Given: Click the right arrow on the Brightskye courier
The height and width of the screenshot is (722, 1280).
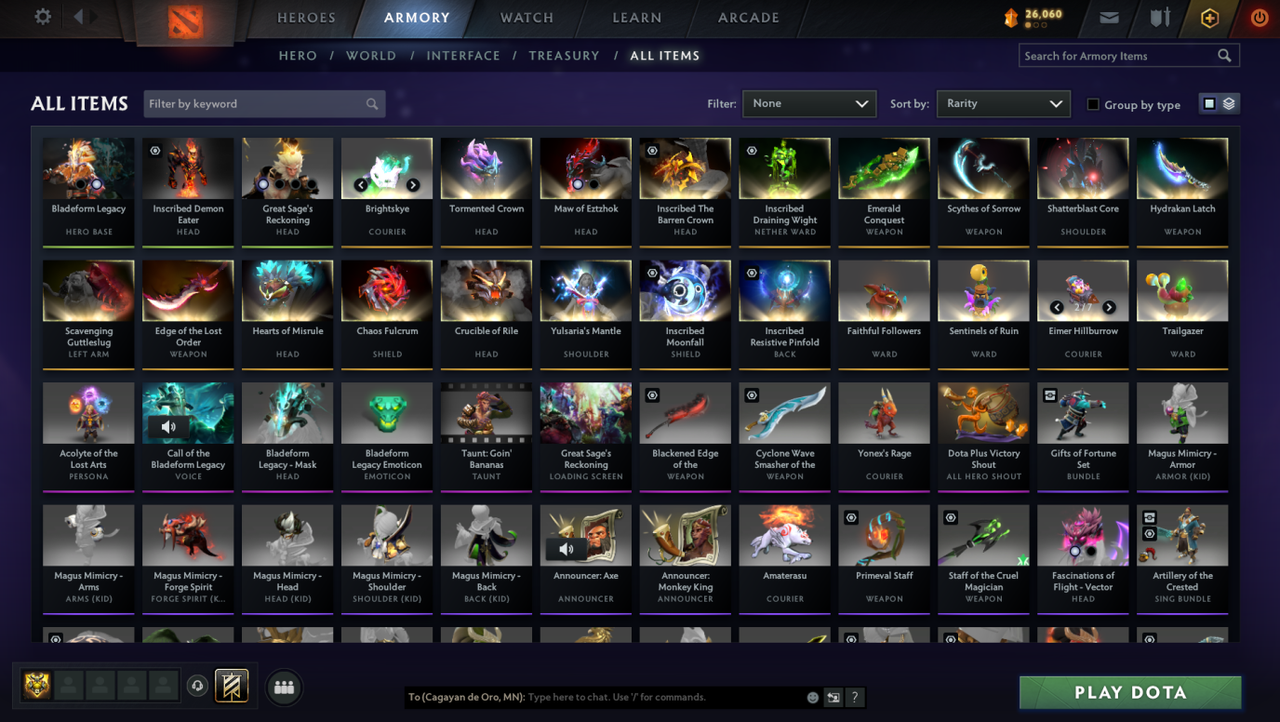Looking at the screenshot, I should [x=412, y=185].
